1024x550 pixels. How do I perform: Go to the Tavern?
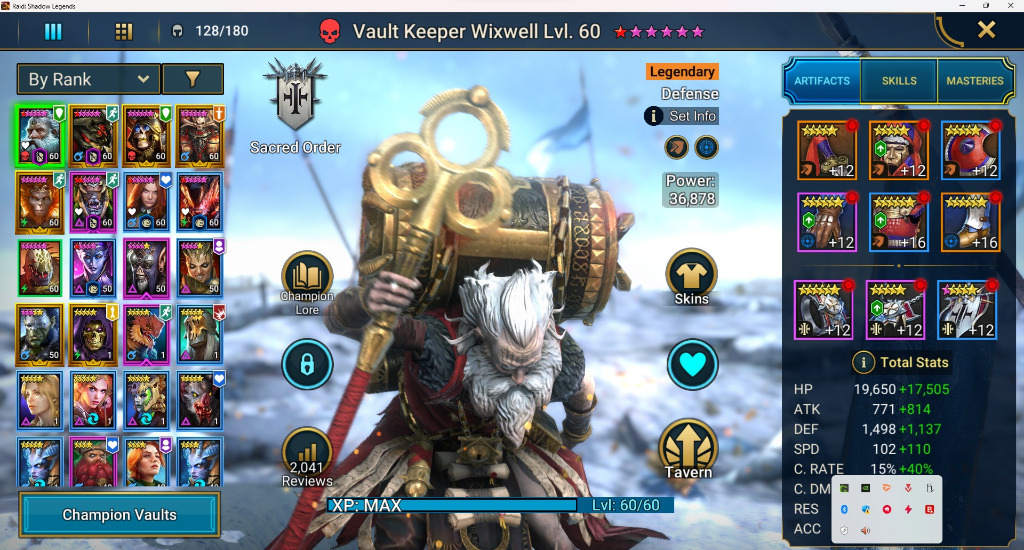click(690, 450)
